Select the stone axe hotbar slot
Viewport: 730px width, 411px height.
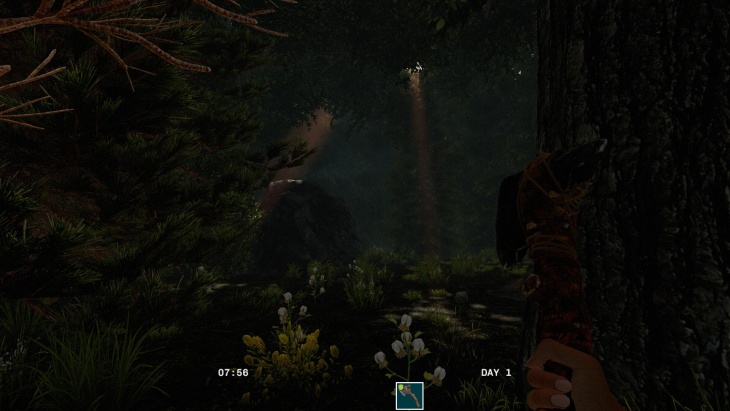[409, 396]
